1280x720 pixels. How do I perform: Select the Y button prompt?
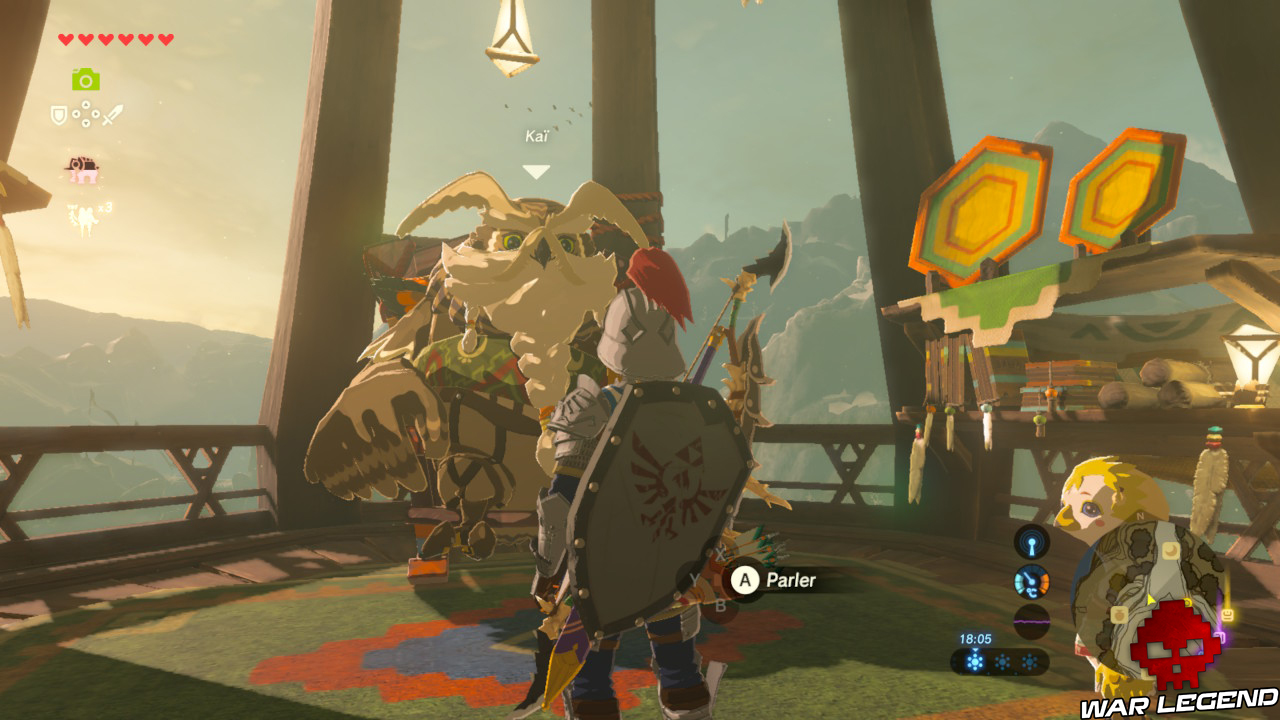[x=694, y=580]
